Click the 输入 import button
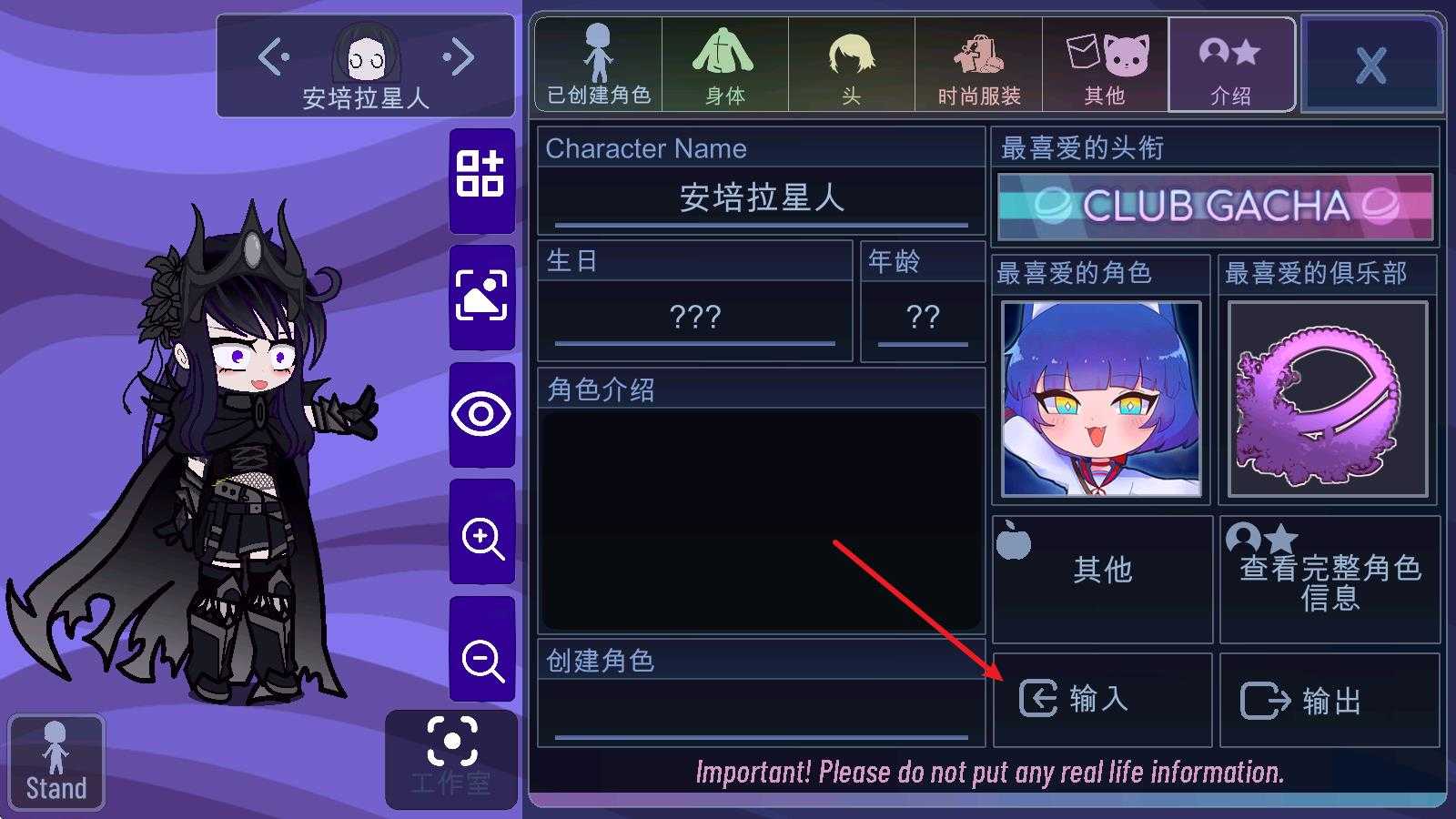This screenshot has width=1456, height=819. pos(1102,699)
